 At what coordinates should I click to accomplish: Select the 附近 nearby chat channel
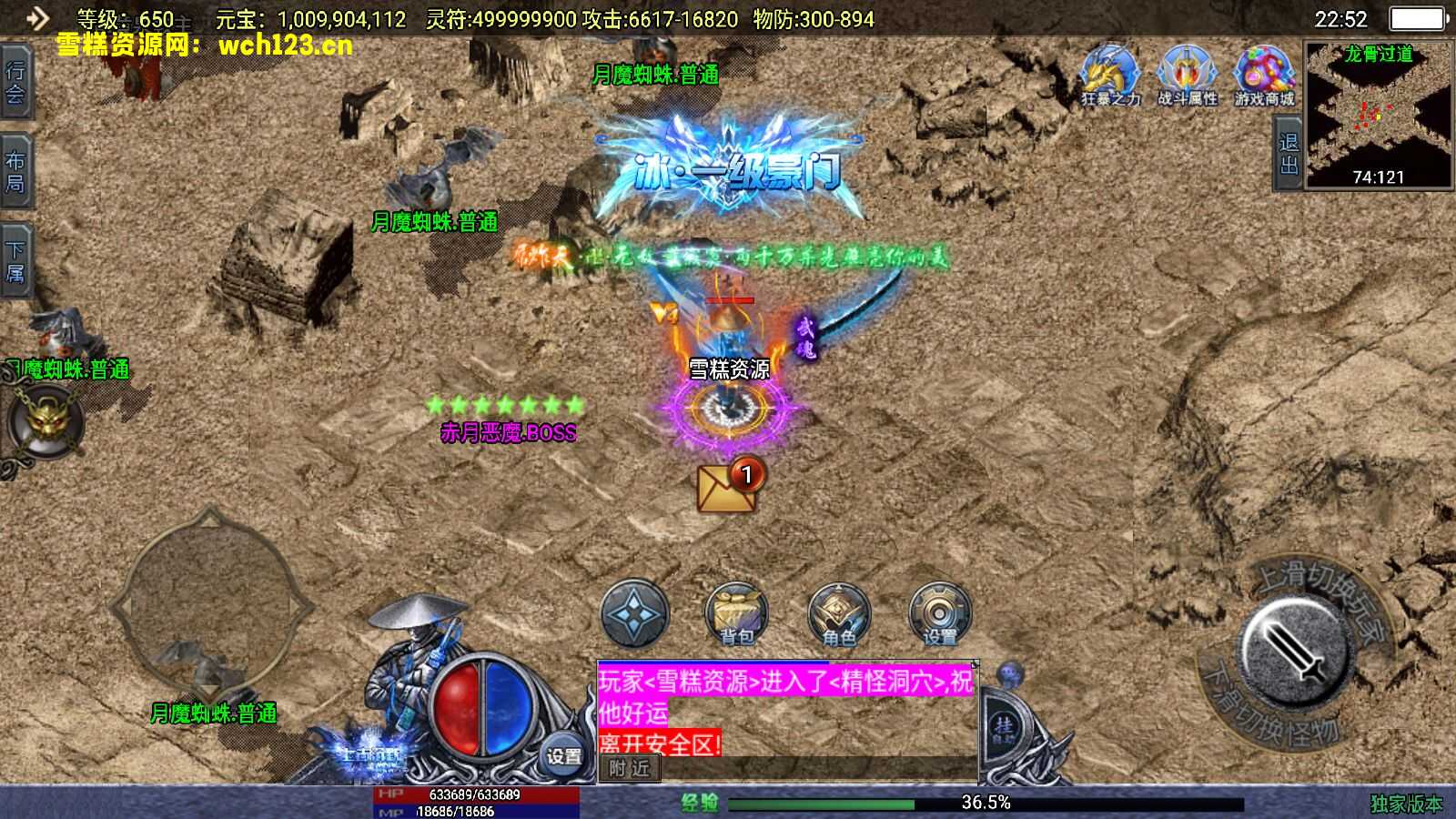coord(630,769)
